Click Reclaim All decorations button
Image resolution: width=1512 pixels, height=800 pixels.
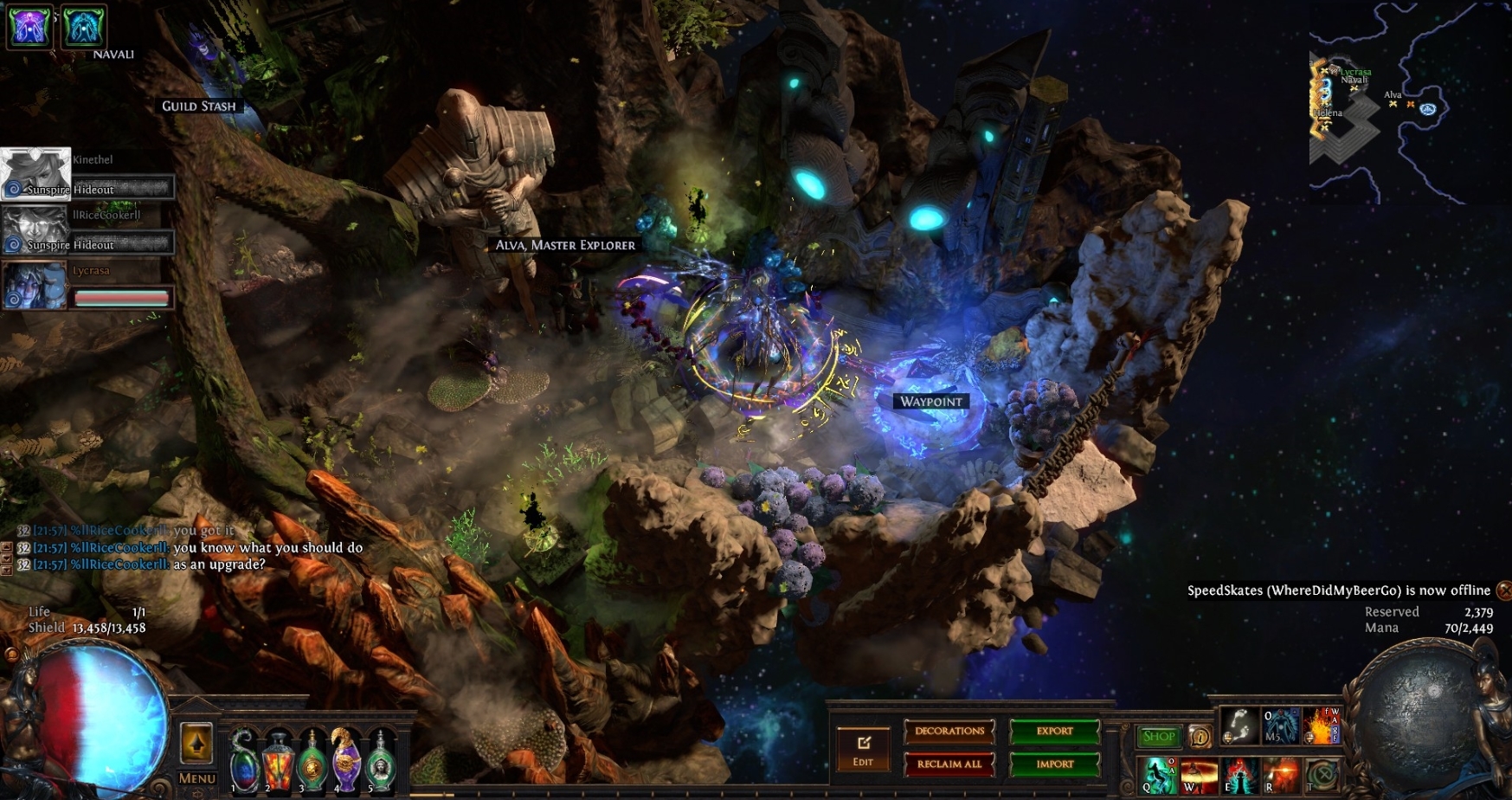[x=949, y=765]
